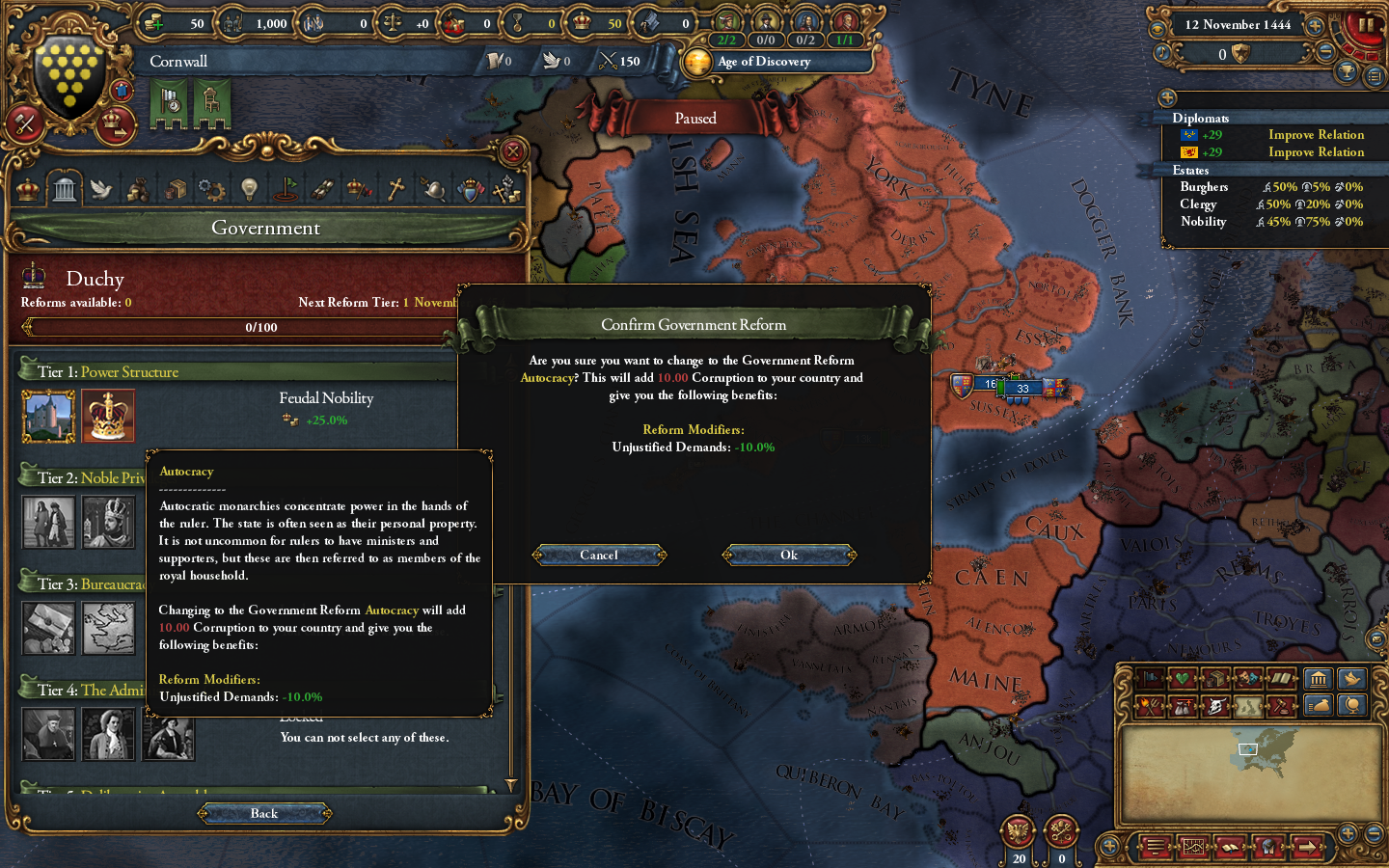
Task: Open the Military tab with the helmet icon
Action: [432, 188]
